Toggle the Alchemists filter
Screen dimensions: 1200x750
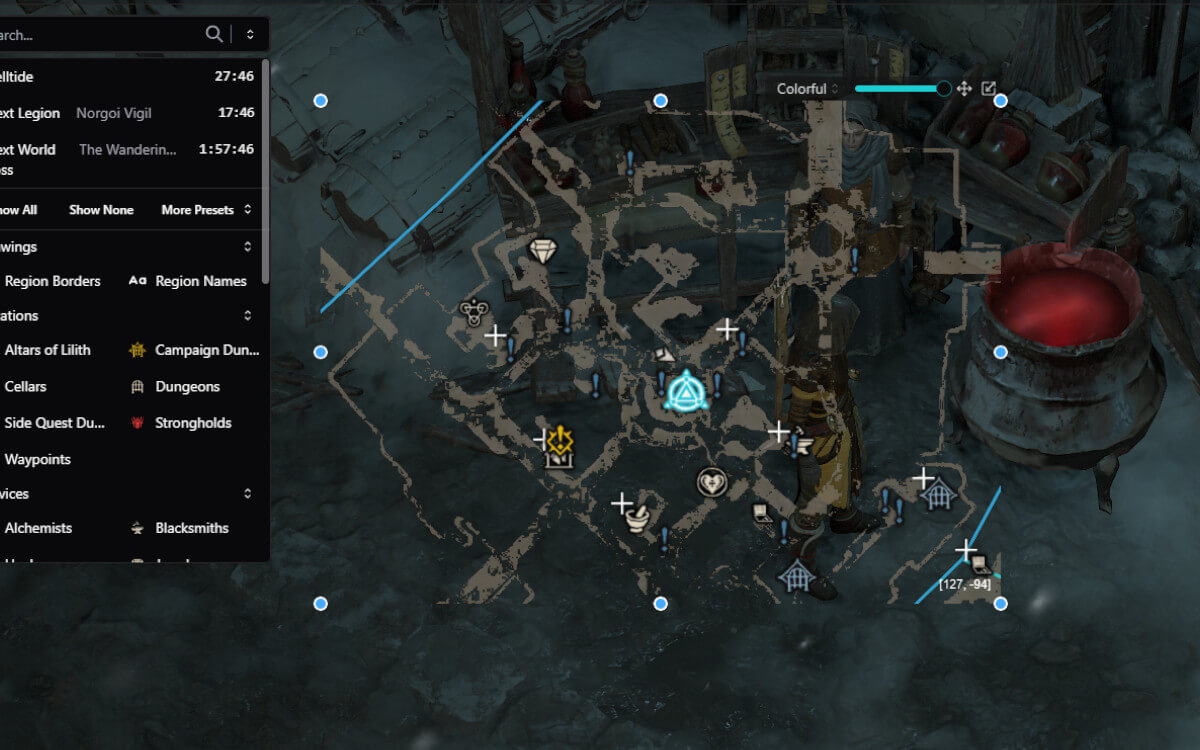(x=38, y=528)
